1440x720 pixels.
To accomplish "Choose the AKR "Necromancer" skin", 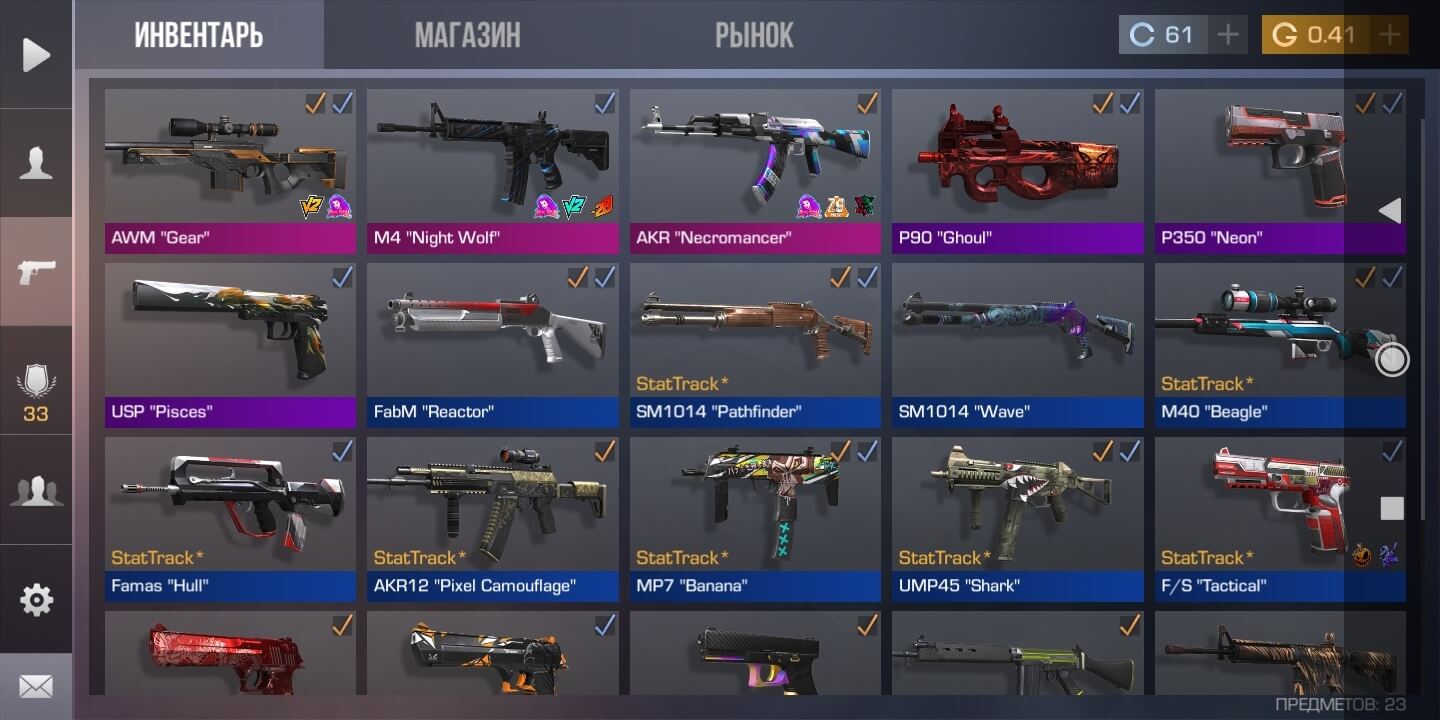I will coord(755,165).
